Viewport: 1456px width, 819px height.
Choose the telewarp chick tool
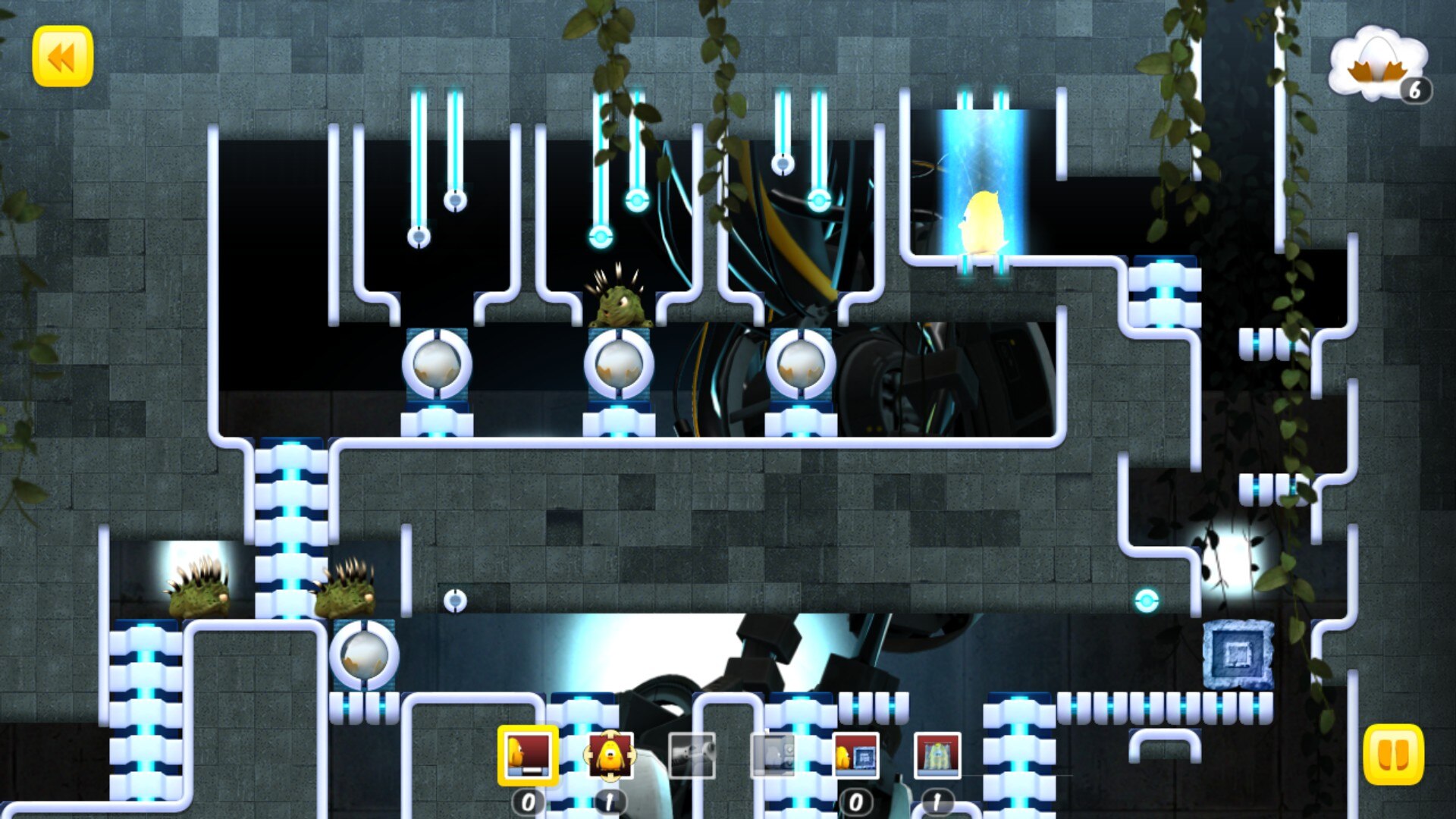609,755
